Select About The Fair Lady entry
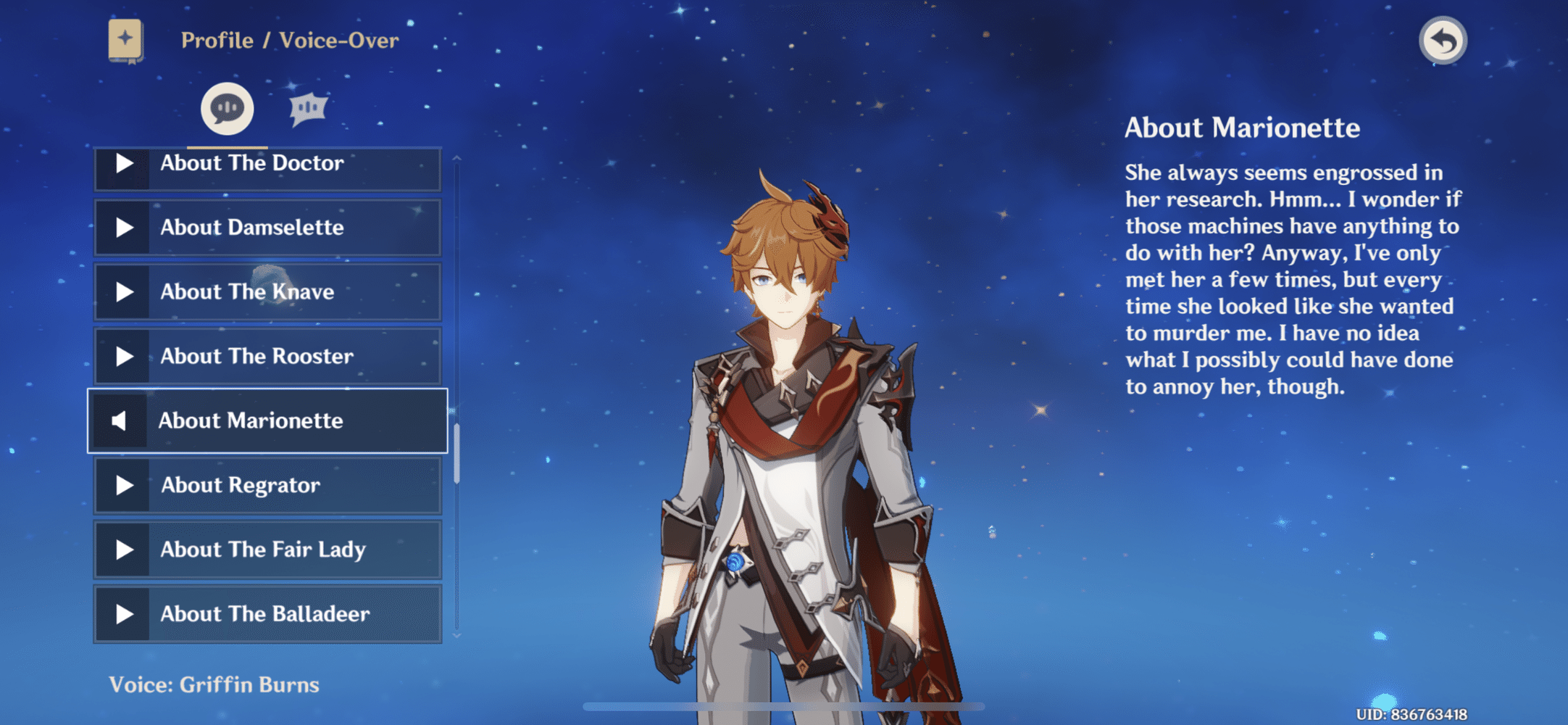The width and height of the screenshot is (1568, 725). (267, 550)
